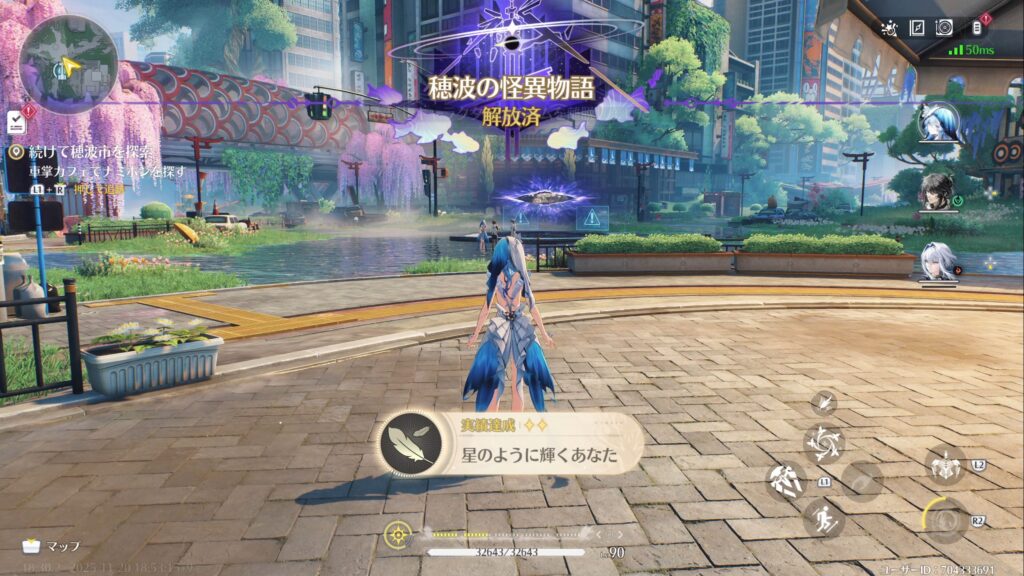This screenshot has width=1024, height=576.
Task: Activate the faded swirl skill in the centre
Action: [x=862, y=482]
